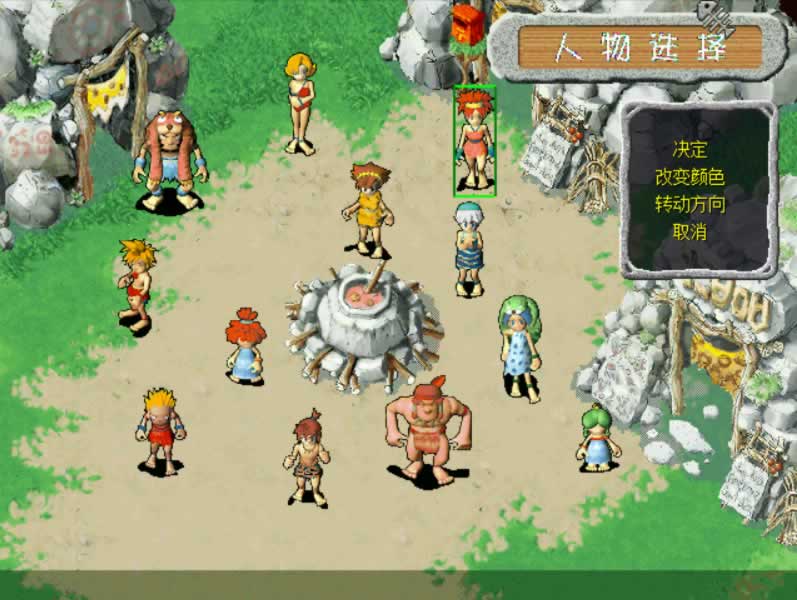
Task: Choose the tall green-haired girl in blue dress
Action: [519, 347]
